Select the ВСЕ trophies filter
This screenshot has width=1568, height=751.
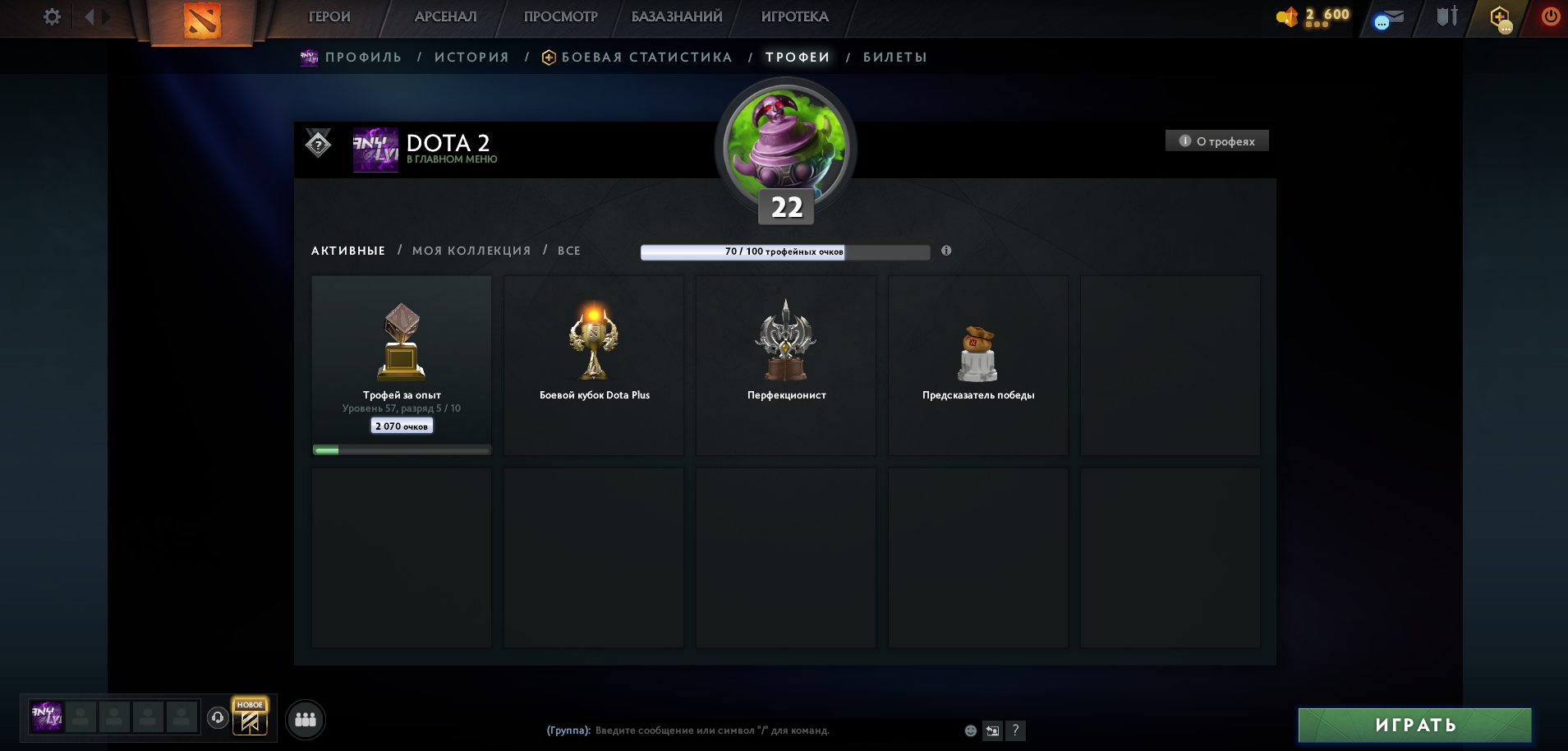pos(570,251)
